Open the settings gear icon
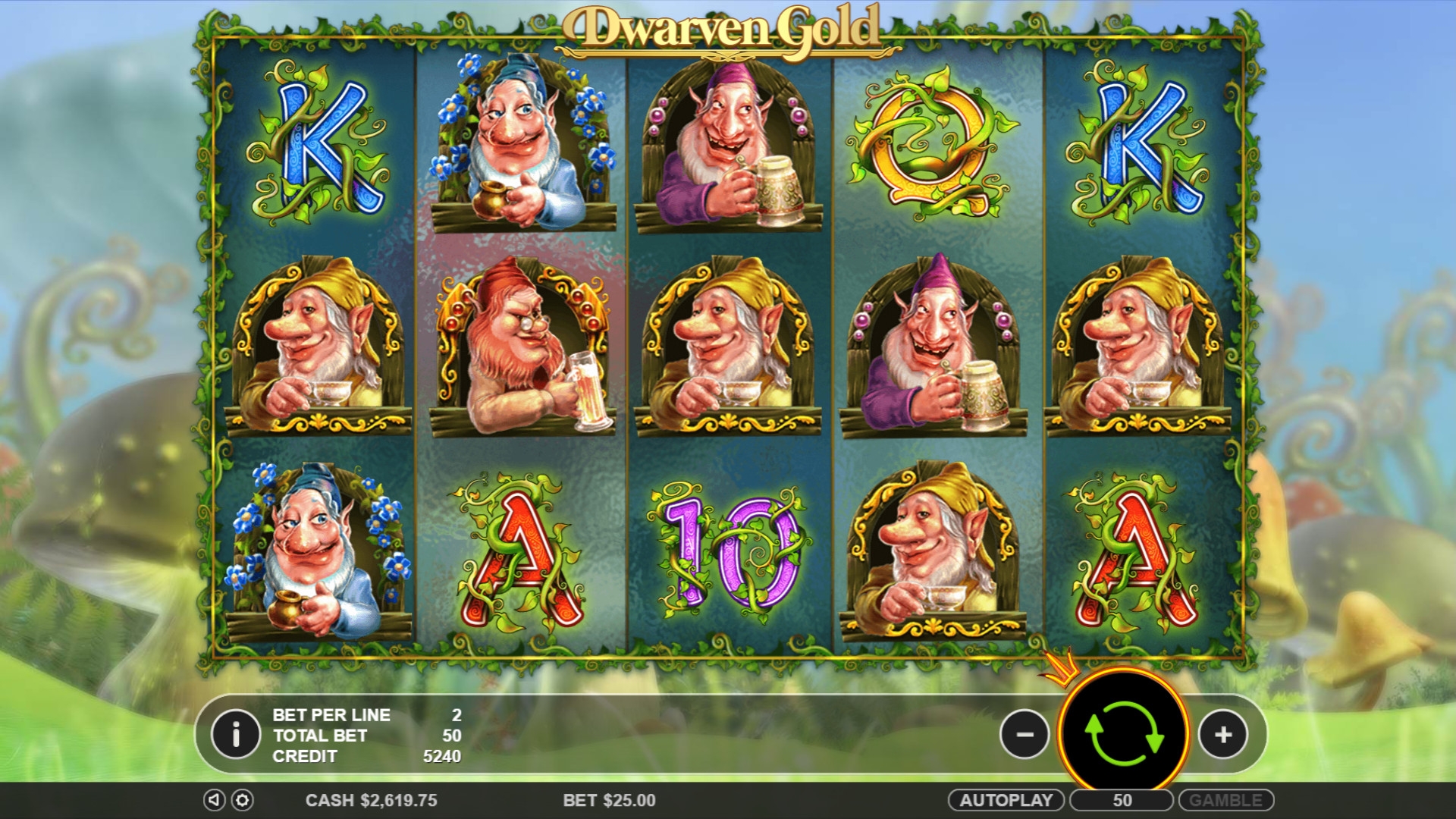 242,800
